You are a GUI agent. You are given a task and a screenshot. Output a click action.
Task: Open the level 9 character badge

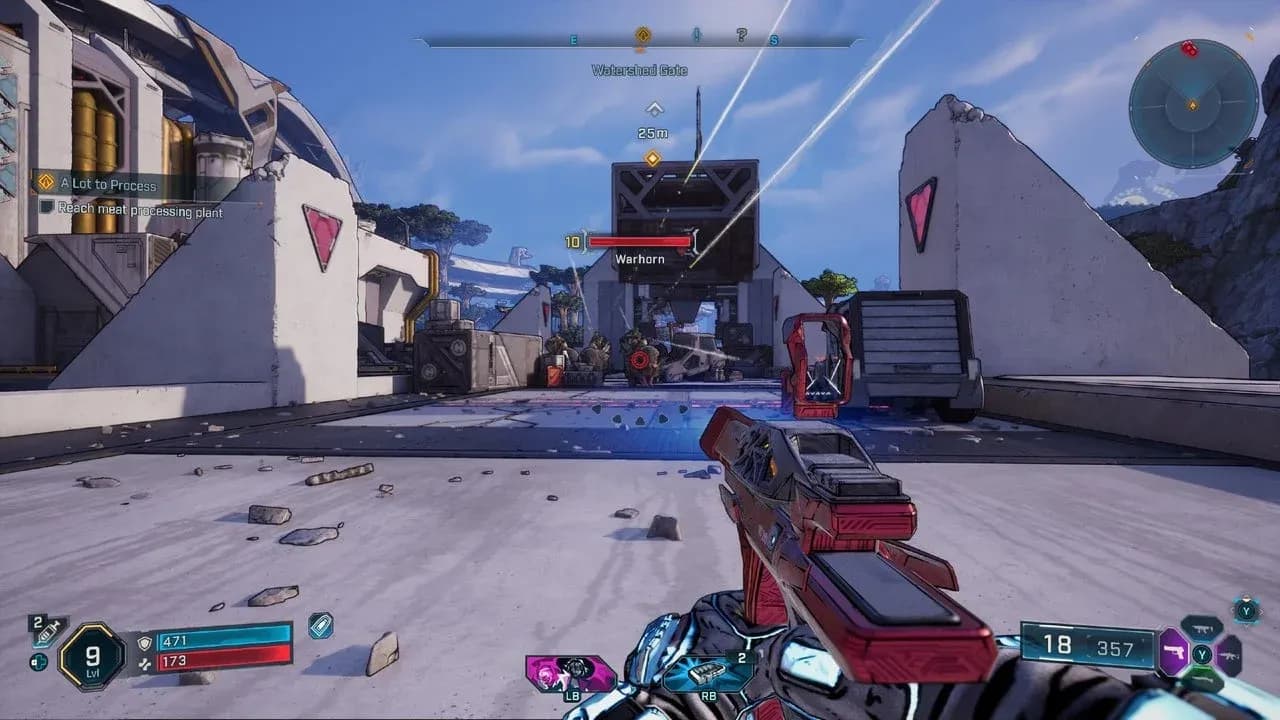tap(91, 655)
